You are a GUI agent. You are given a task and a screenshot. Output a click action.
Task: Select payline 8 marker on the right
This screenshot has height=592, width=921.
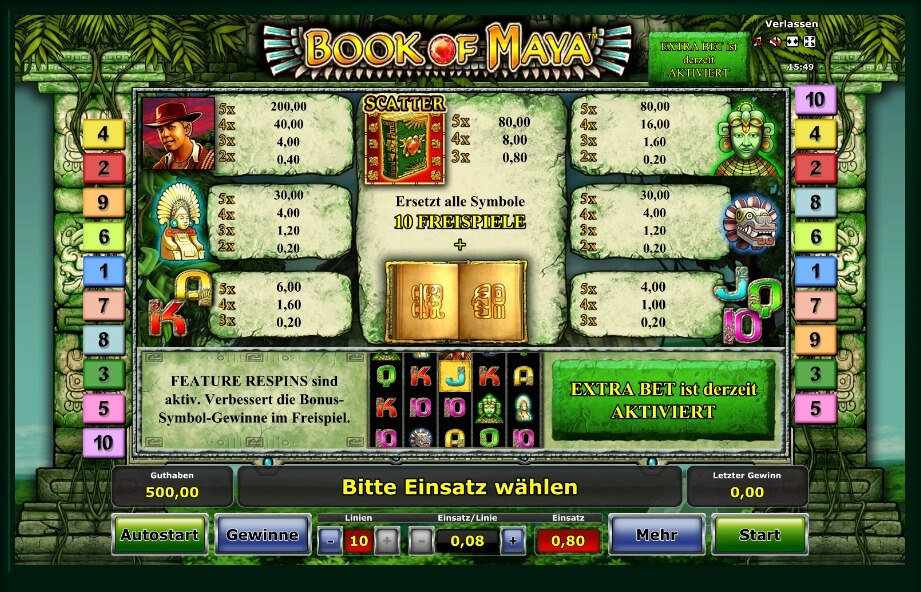point(815,202)
